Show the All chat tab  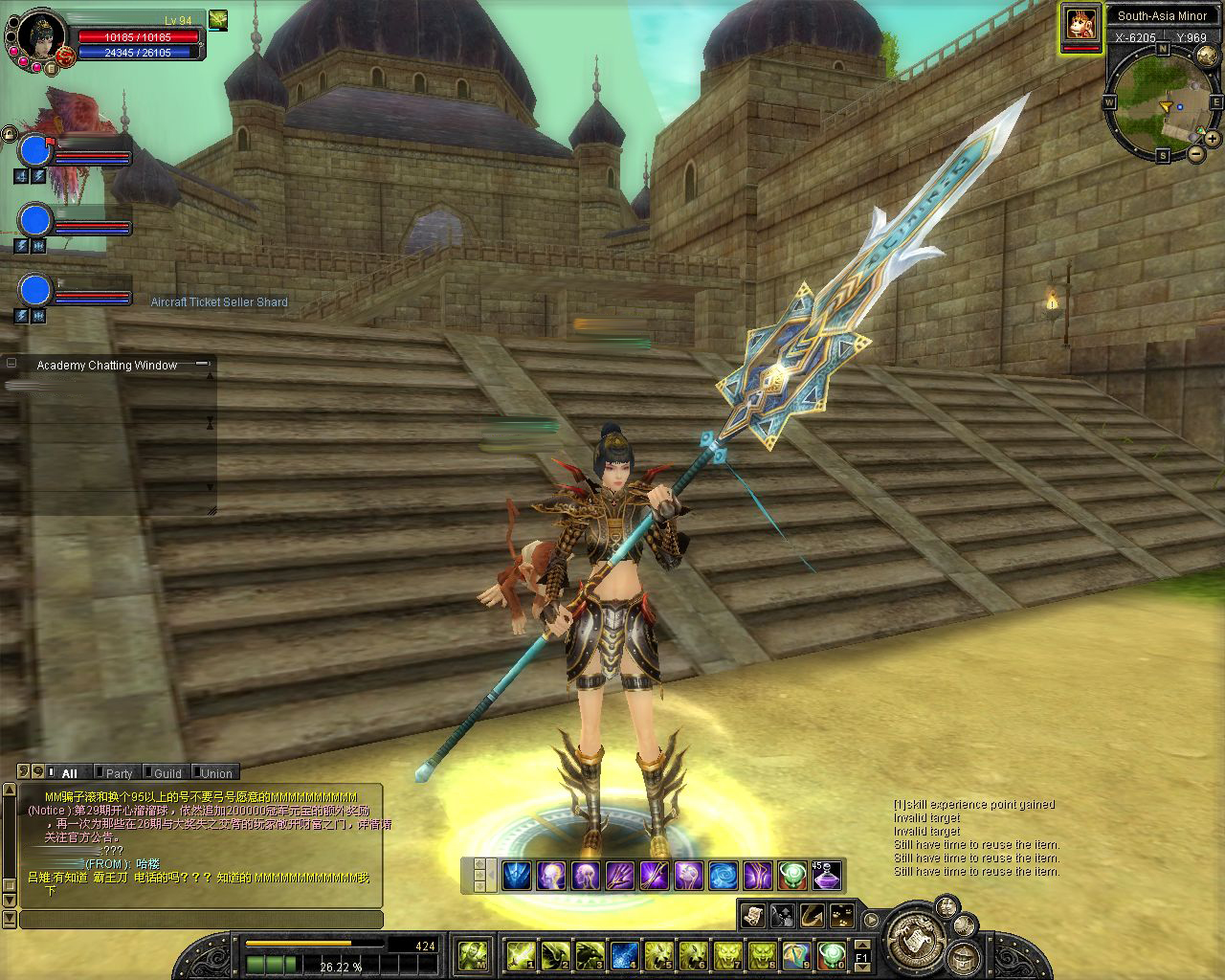tap(69, 773)
